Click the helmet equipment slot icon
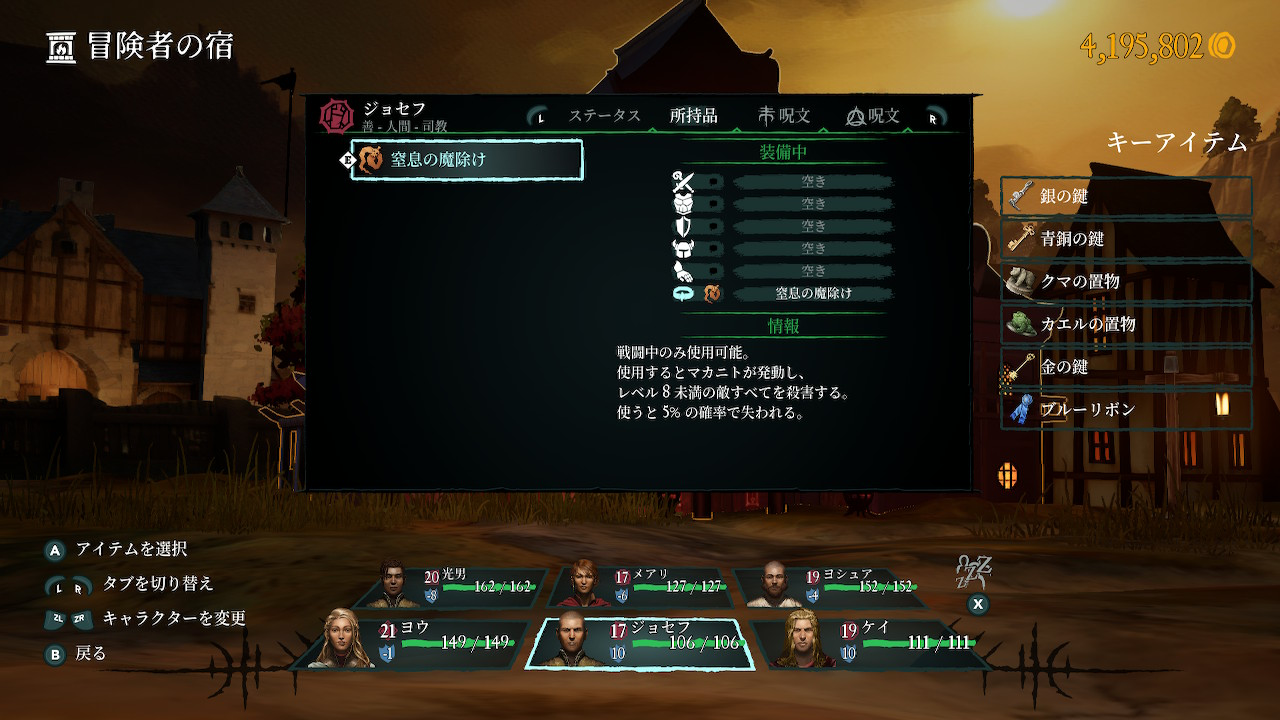Viewport: 1280px width, 720px height. 683,250
